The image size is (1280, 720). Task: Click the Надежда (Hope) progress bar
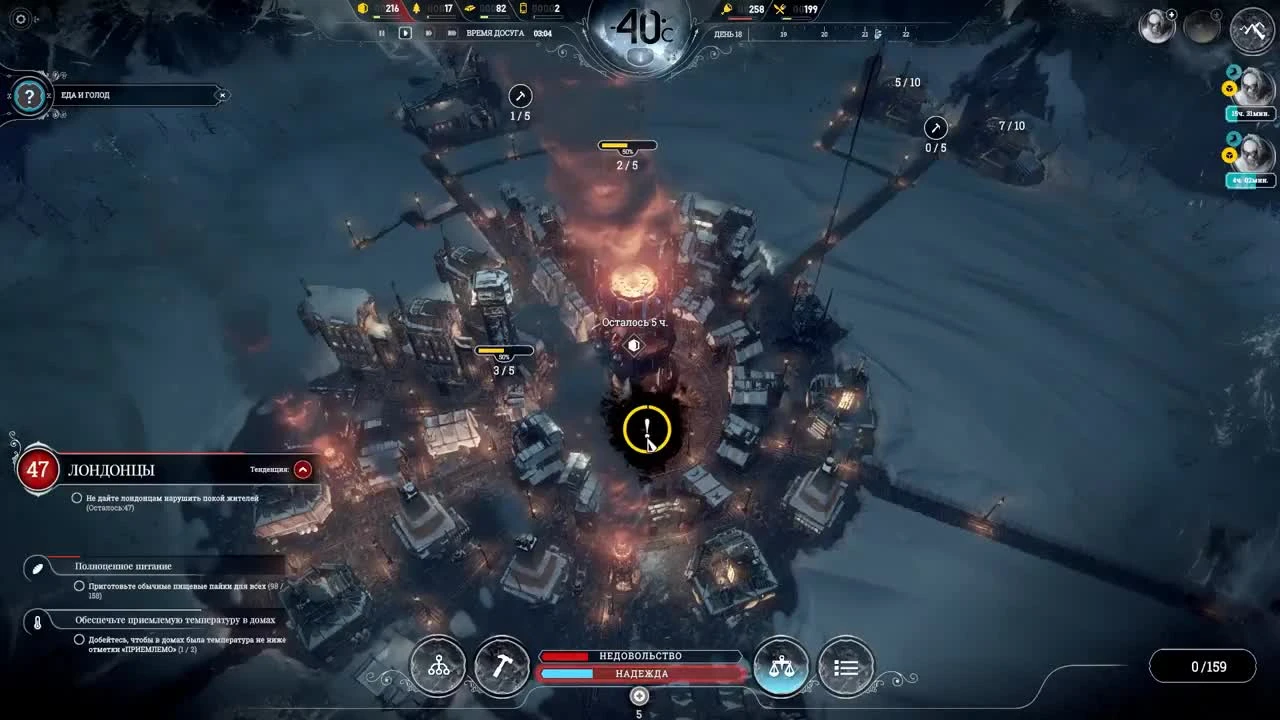[640, 672]
